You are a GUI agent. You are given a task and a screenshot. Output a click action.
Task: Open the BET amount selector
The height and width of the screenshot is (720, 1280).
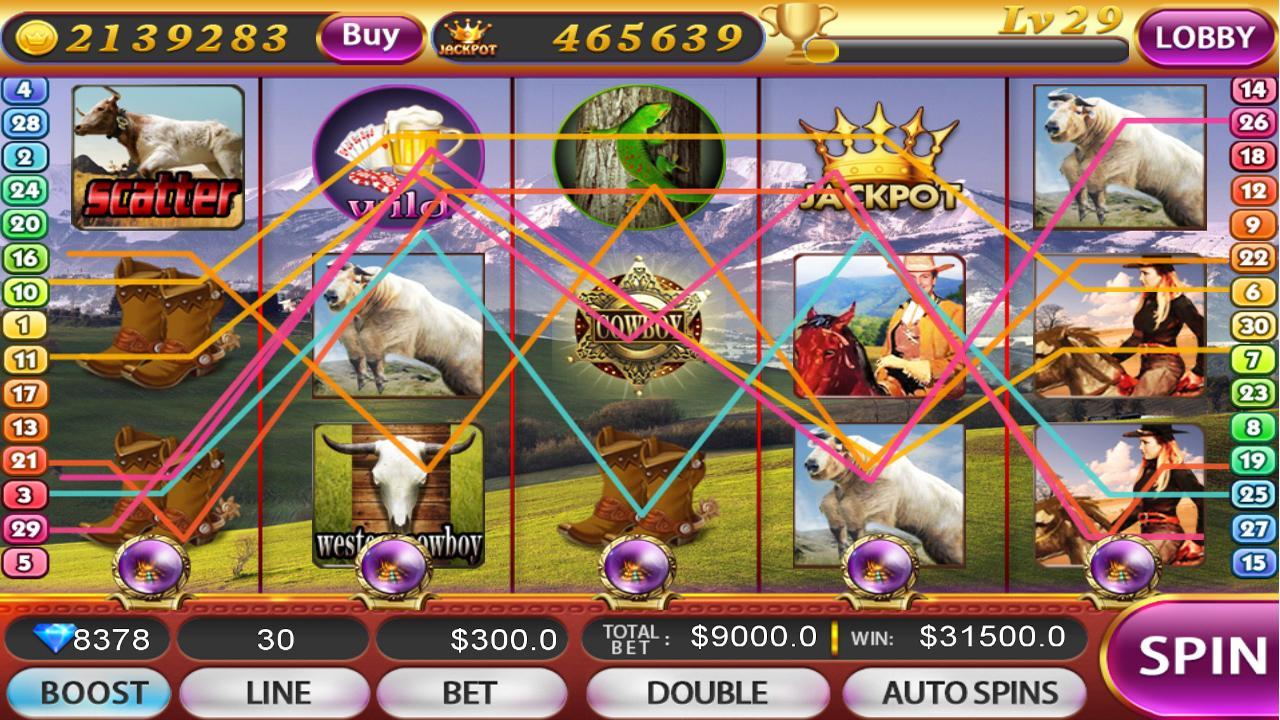pyautogui.click(x=472, y=690)
